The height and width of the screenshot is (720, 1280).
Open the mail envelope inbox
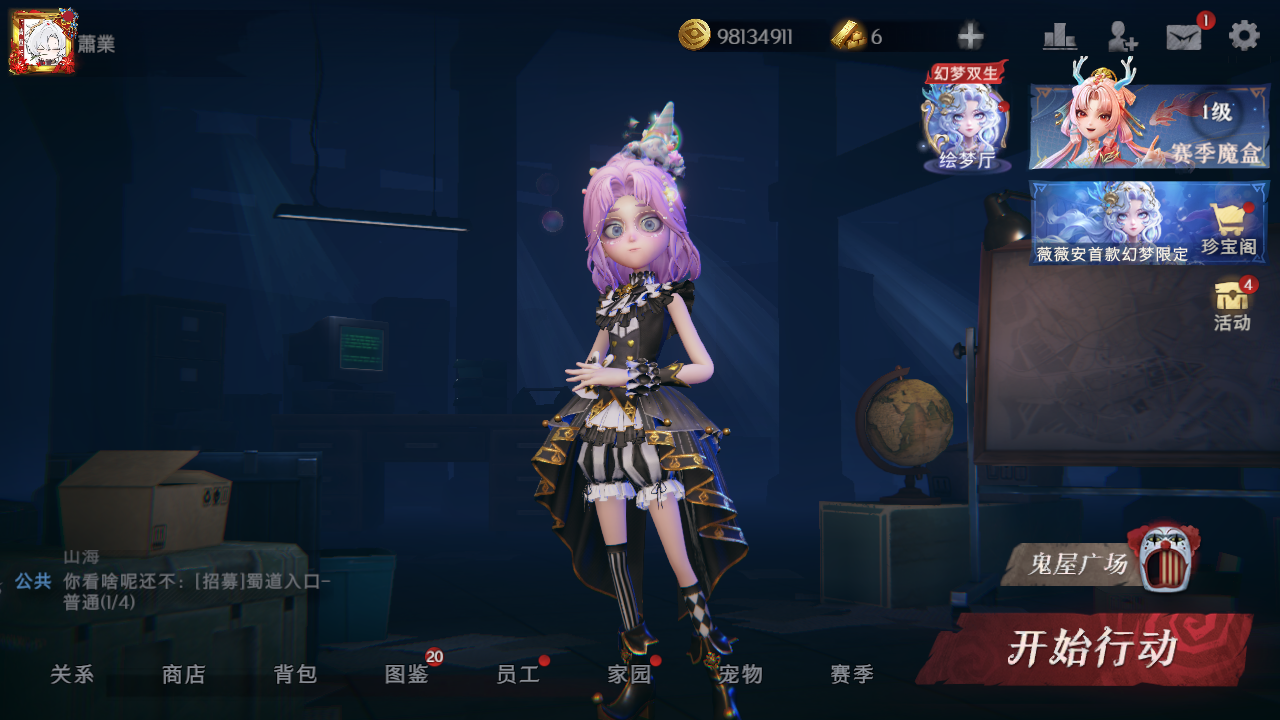[1184, 37]
